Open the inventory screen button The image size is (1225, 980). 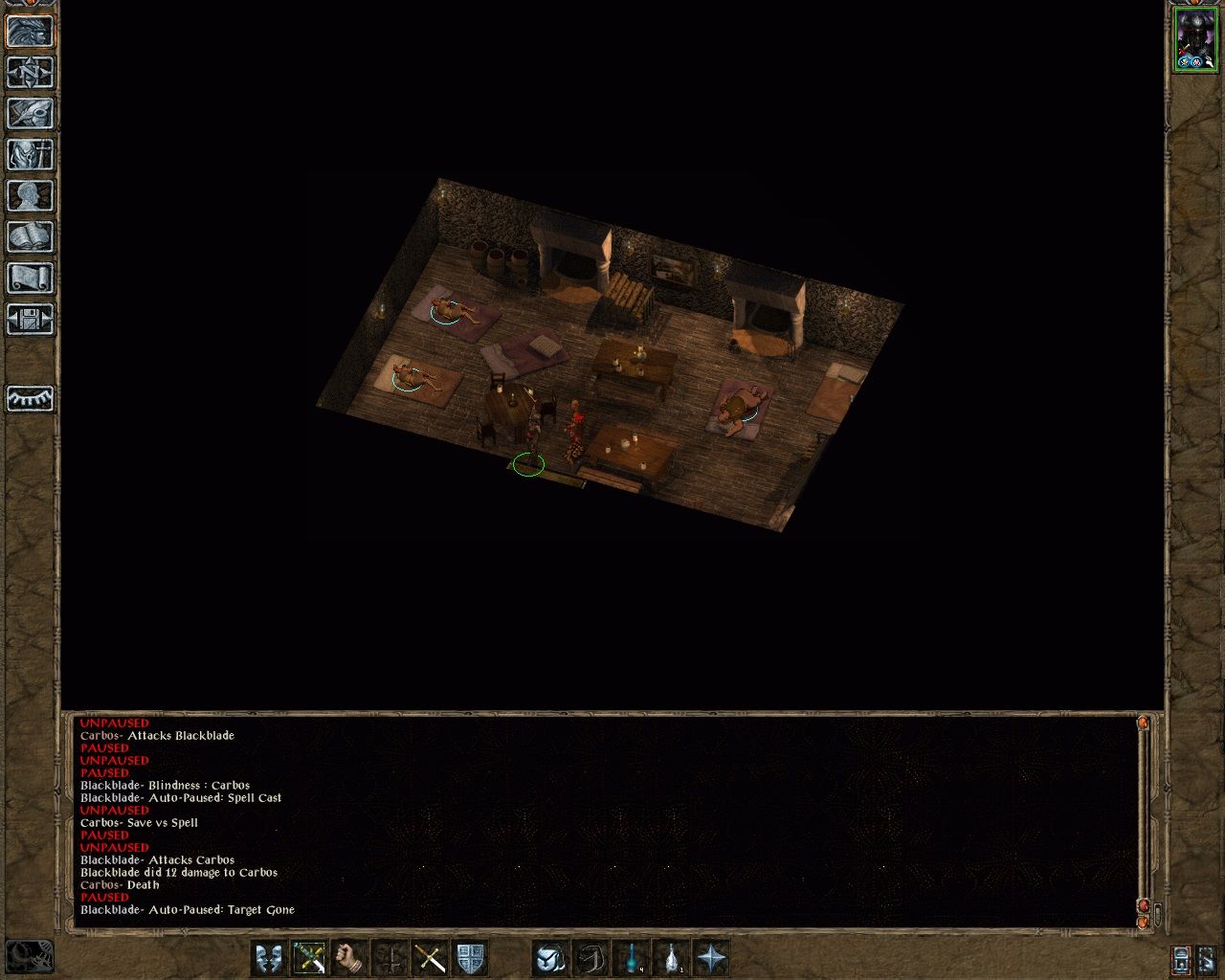pyautogui.click(x=30, y=155)
